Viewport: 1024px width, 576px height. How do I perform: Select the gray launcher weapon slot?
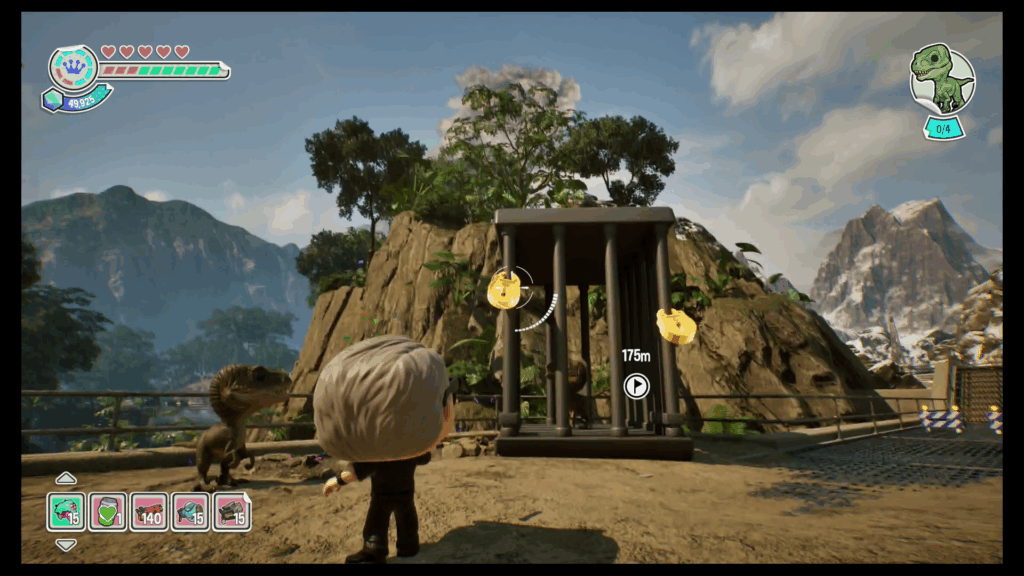232,511
